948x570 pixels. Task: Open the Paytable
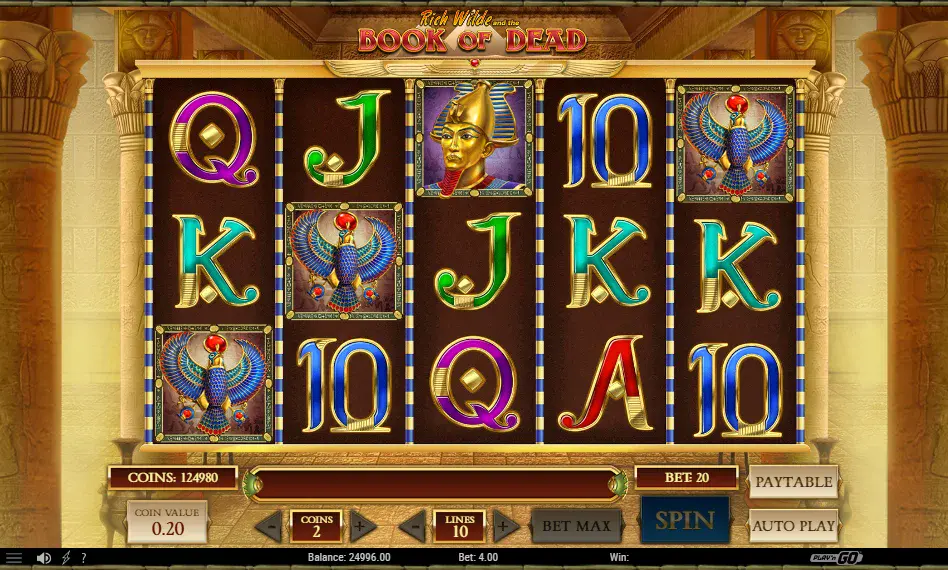793,482
